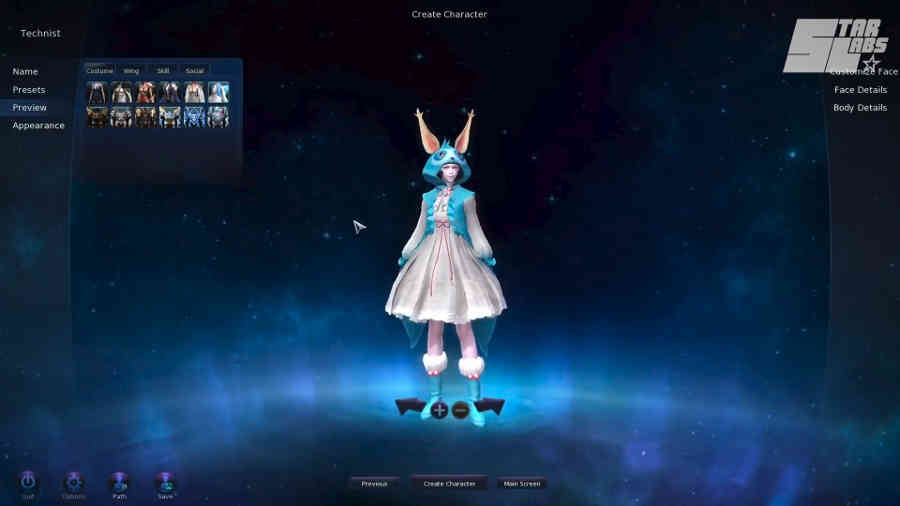Zoom in with the plus button
The image size is (900, 506).
(440, 410)
